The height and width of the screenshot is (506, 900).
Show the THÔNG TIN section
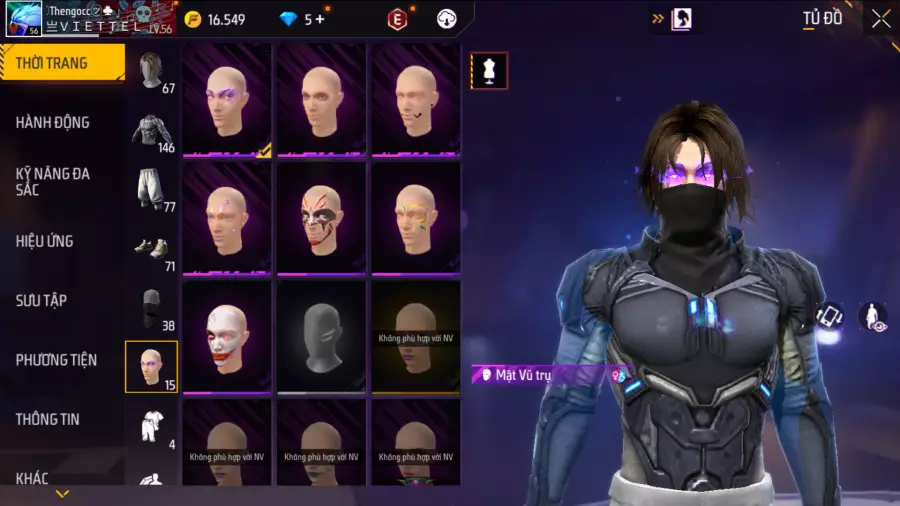click(48, 419)
